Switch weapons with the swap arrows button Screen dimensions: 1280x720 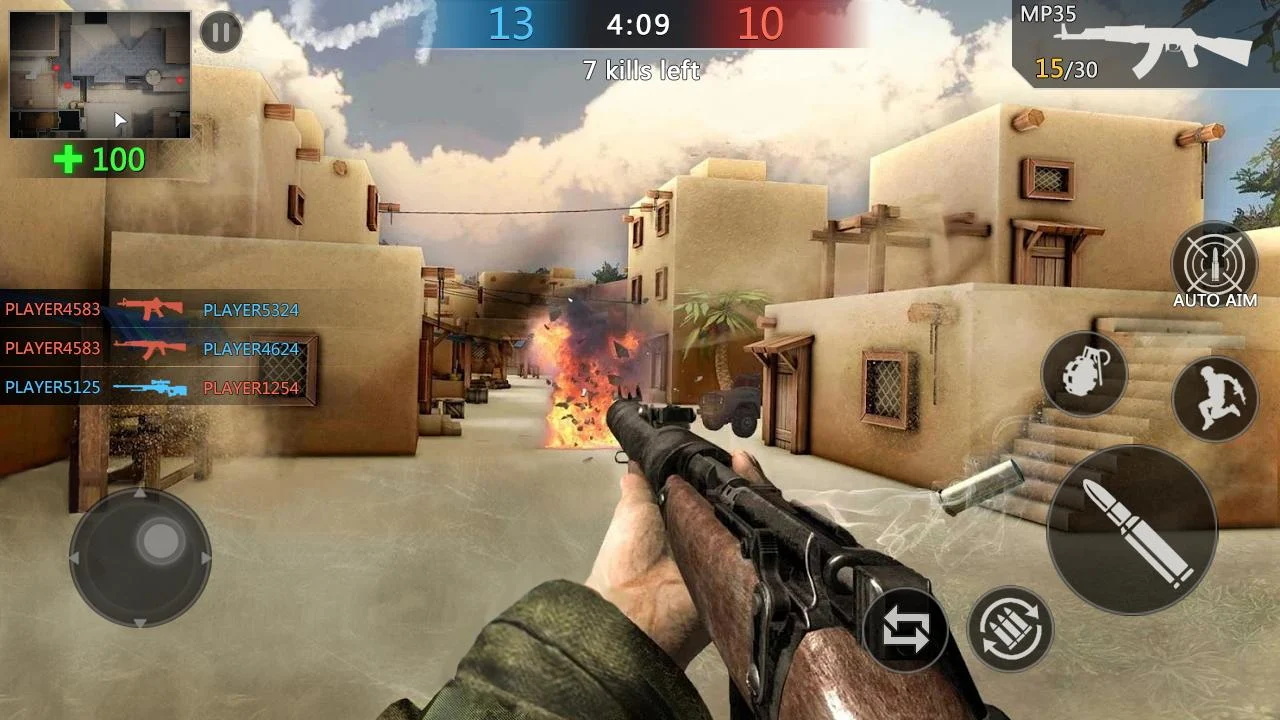tap(905, 630)
